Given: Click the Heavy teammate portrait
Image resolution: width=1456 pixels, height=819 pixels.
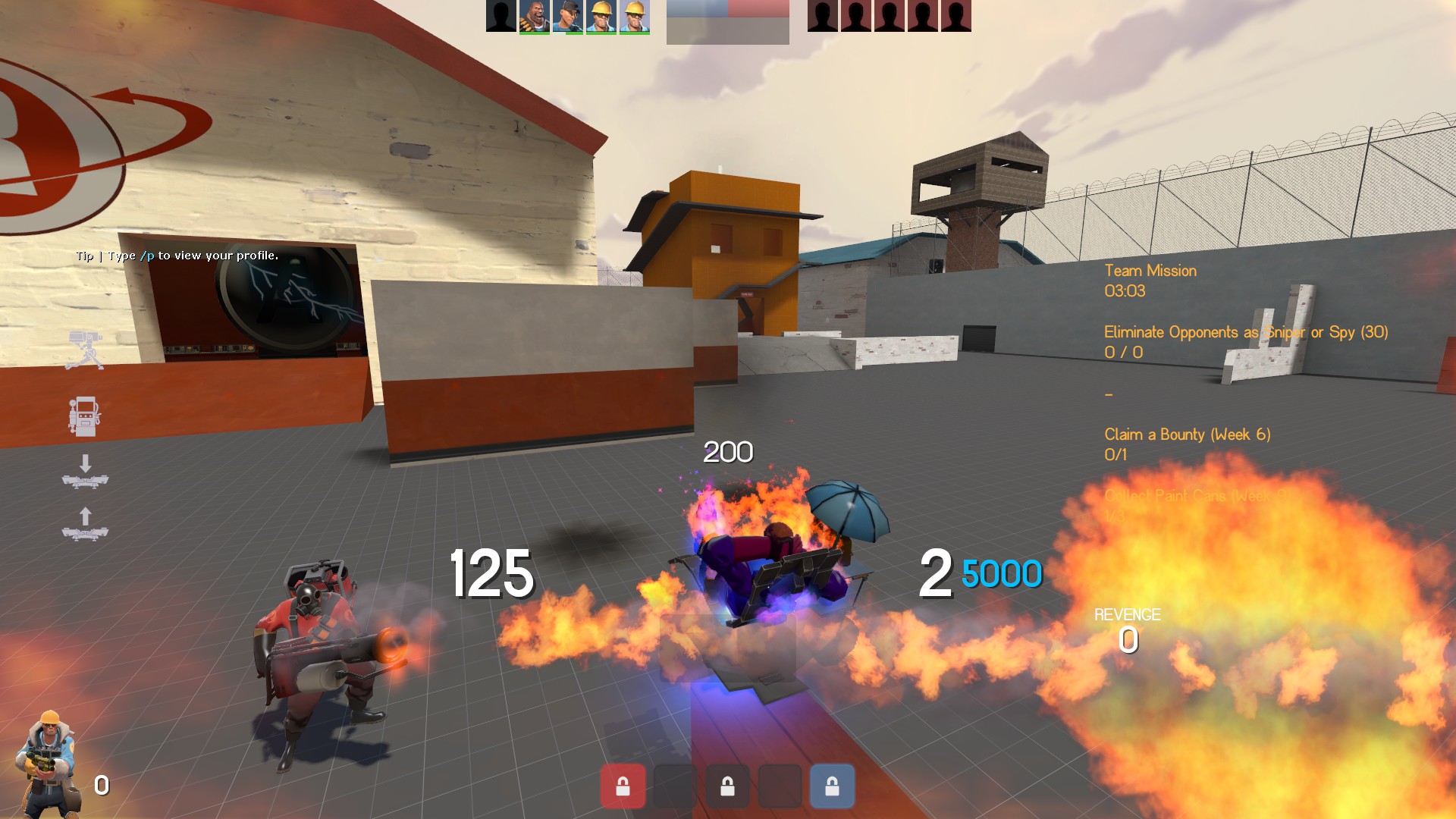Looking at the screenshot, I should (534, 16).
